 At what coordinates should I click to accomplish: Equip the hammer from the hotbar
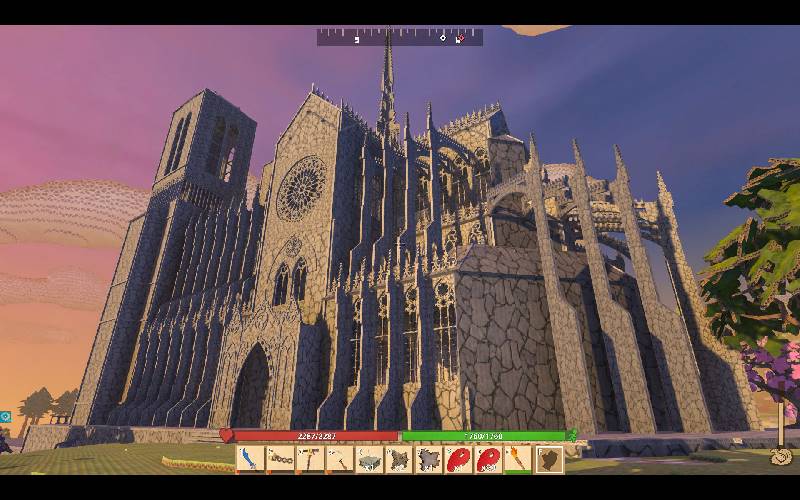pos(310,459)
